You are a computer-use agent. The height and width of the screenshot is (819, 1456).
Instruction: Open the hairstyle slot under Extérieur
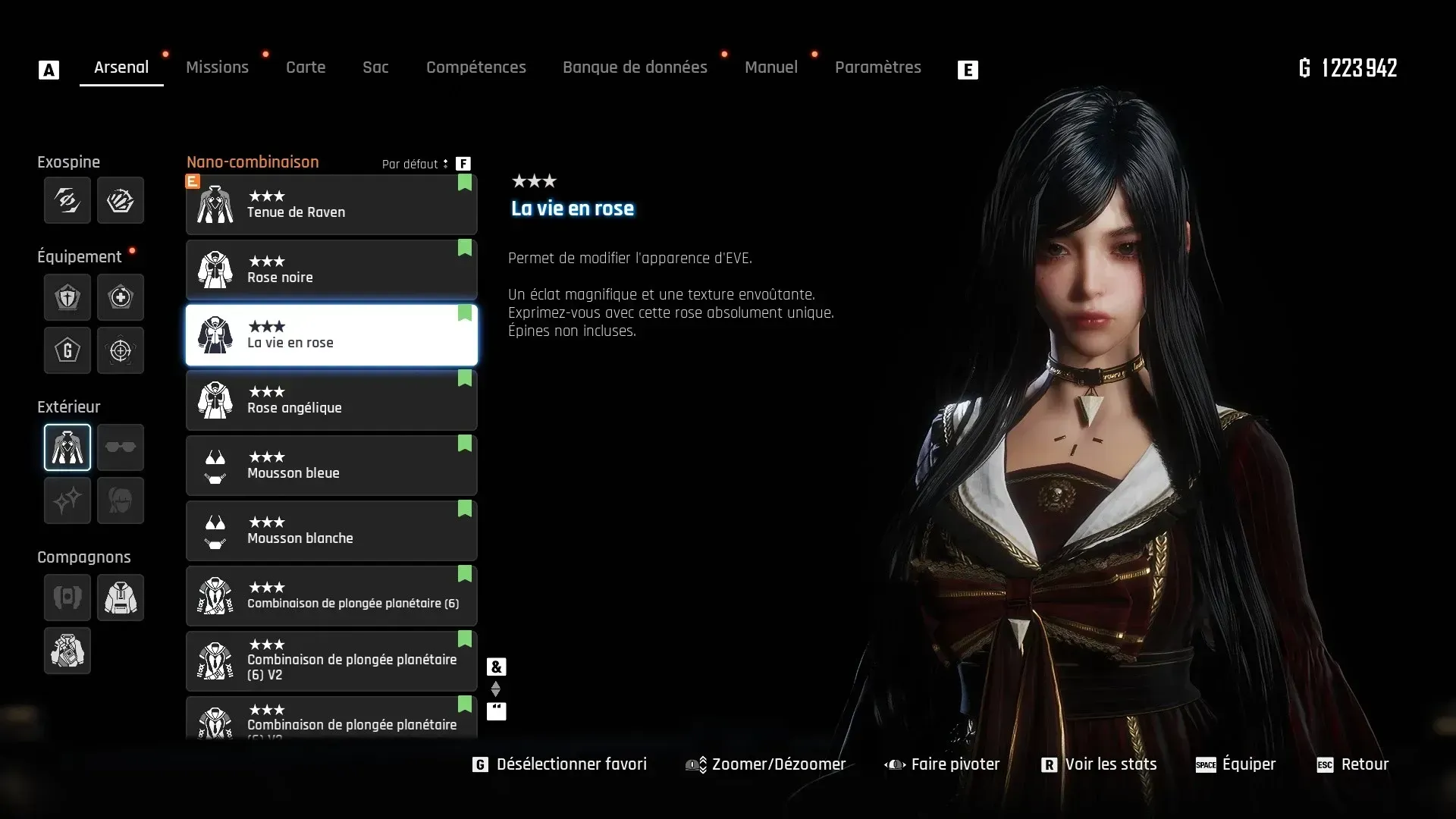click(121, 500)
